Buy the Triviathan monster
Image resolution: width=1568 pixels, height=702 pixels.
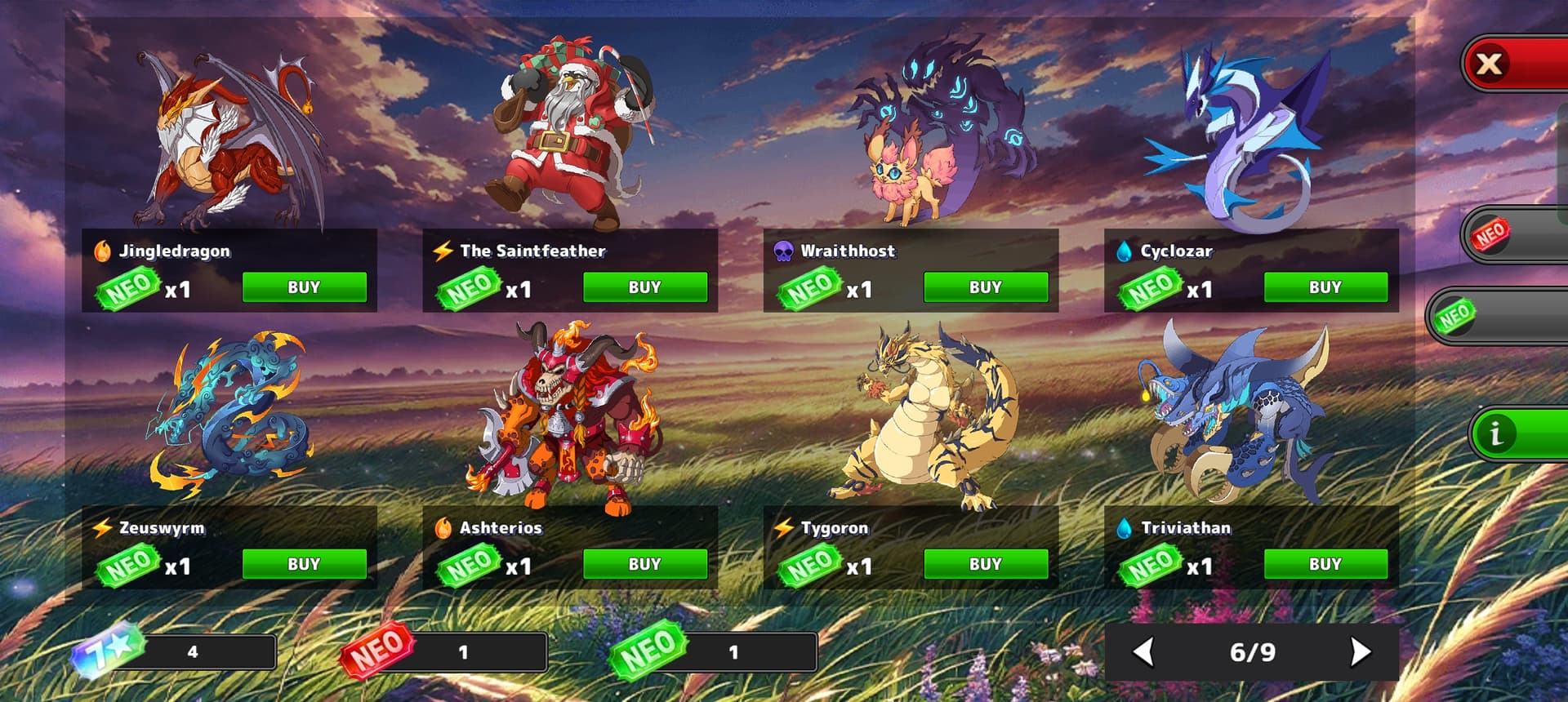1325,564
